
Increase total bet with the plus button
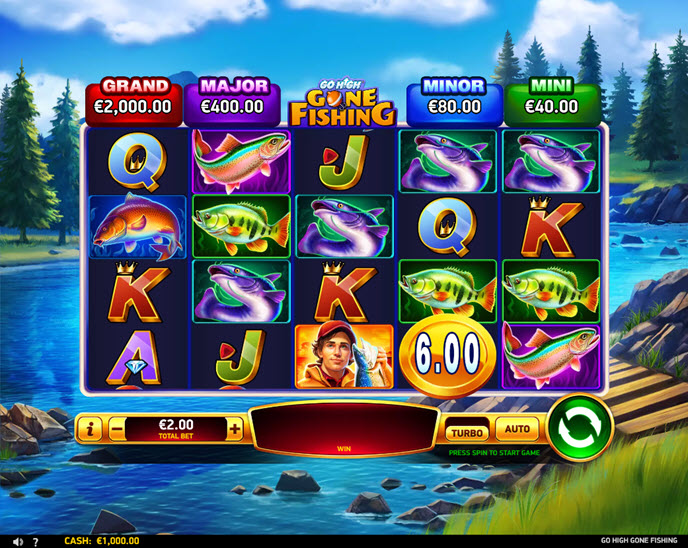click(x=235, y=429)
